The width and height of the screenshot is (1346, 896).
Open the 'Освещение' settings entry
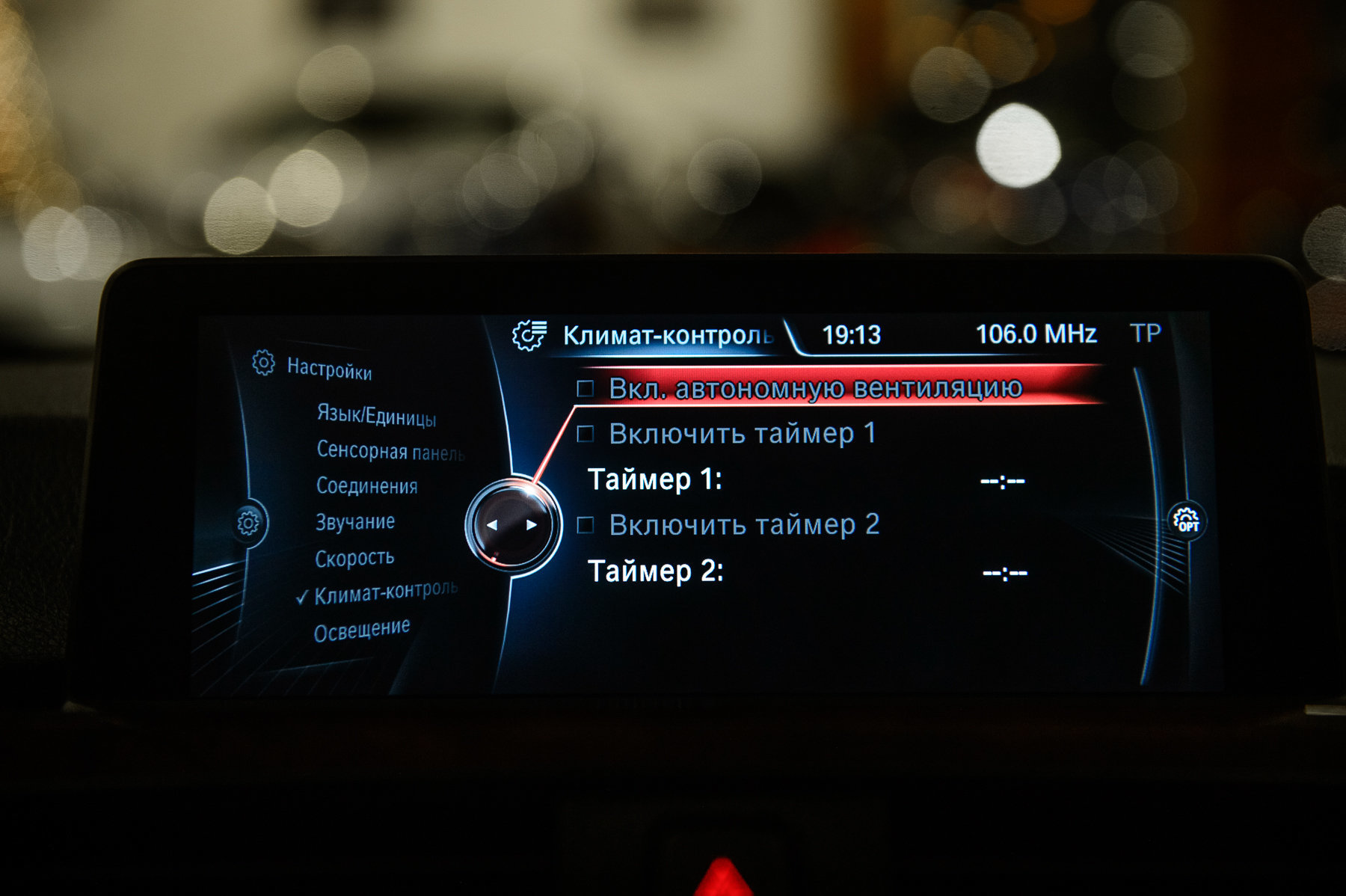(x=362, y=630)
